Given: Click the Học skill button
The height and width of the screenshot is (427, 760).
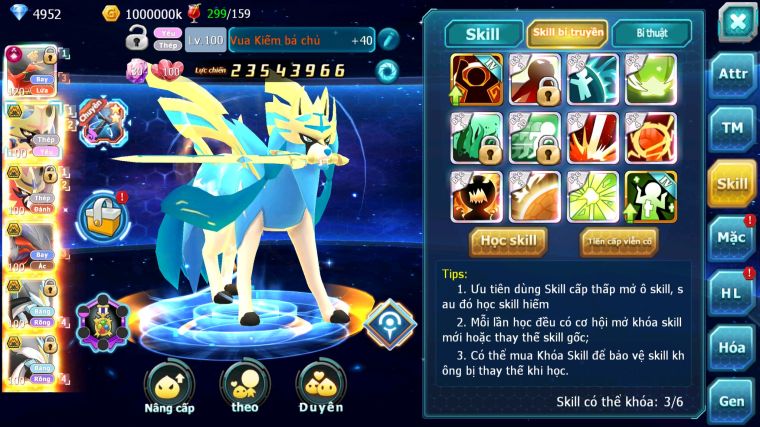Looking at the screenshot, I should pos(509,240).
